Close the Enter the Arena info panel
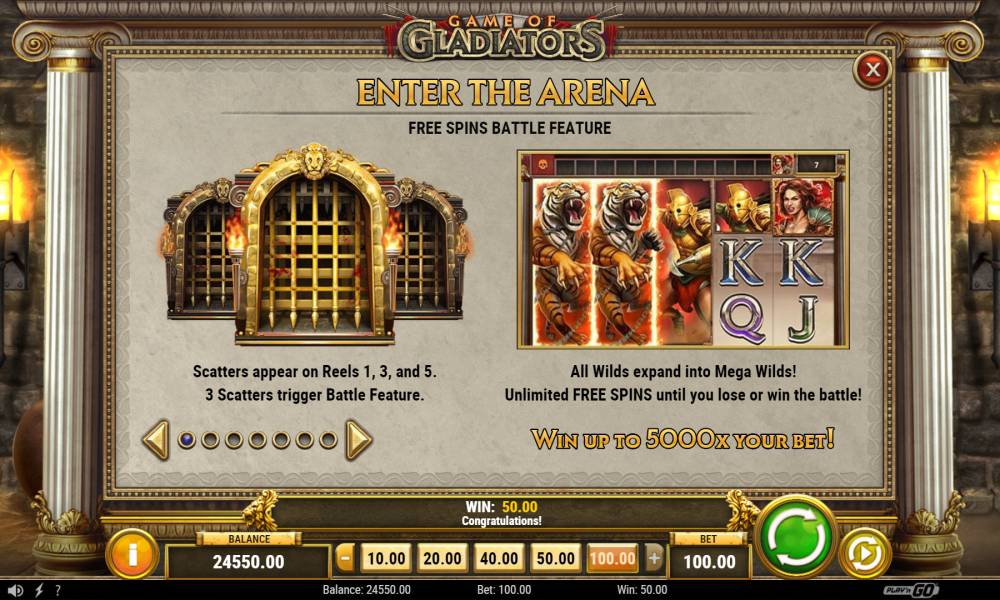Image resolution: width=1000 pixels, height=600 pixels. 873,70
